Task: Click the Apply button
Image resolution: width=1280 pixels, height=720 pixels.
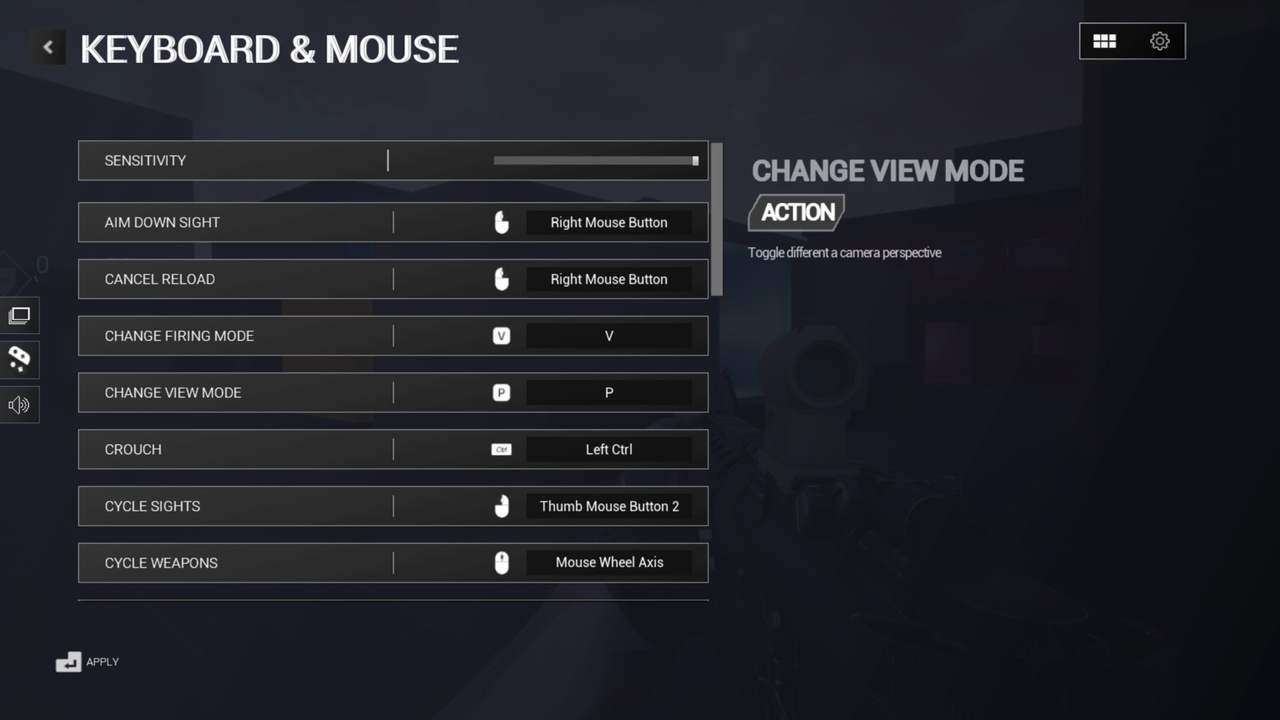Action: tap(88, 661)
